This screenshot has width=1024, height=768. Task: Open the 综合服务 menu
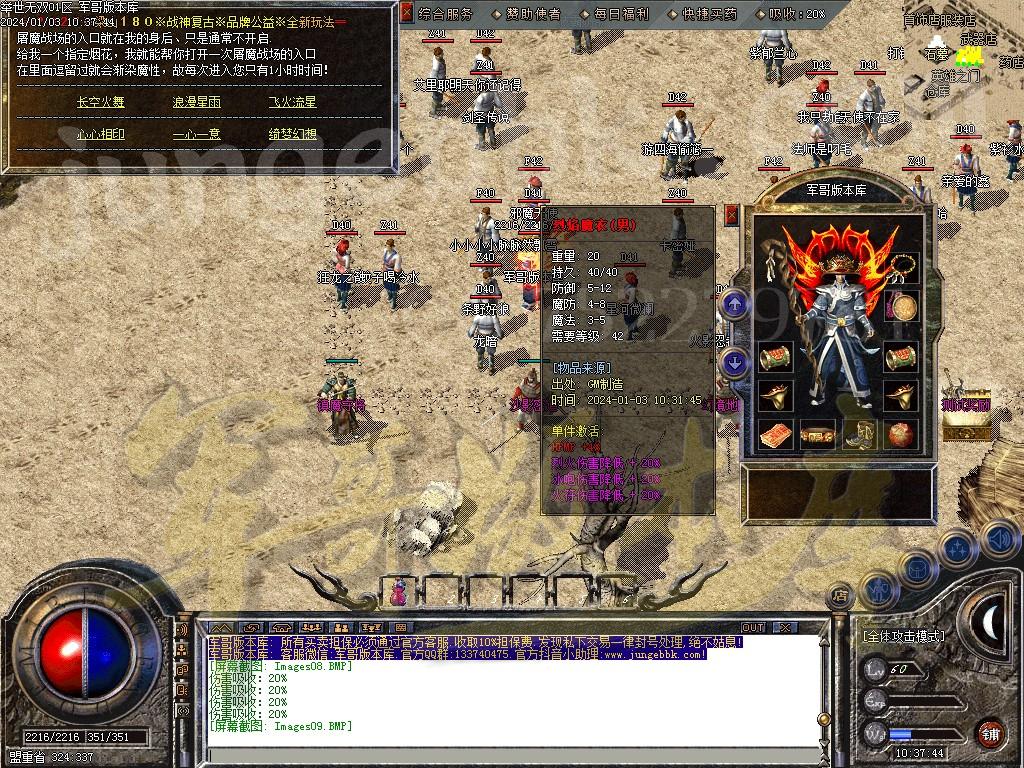445,14
